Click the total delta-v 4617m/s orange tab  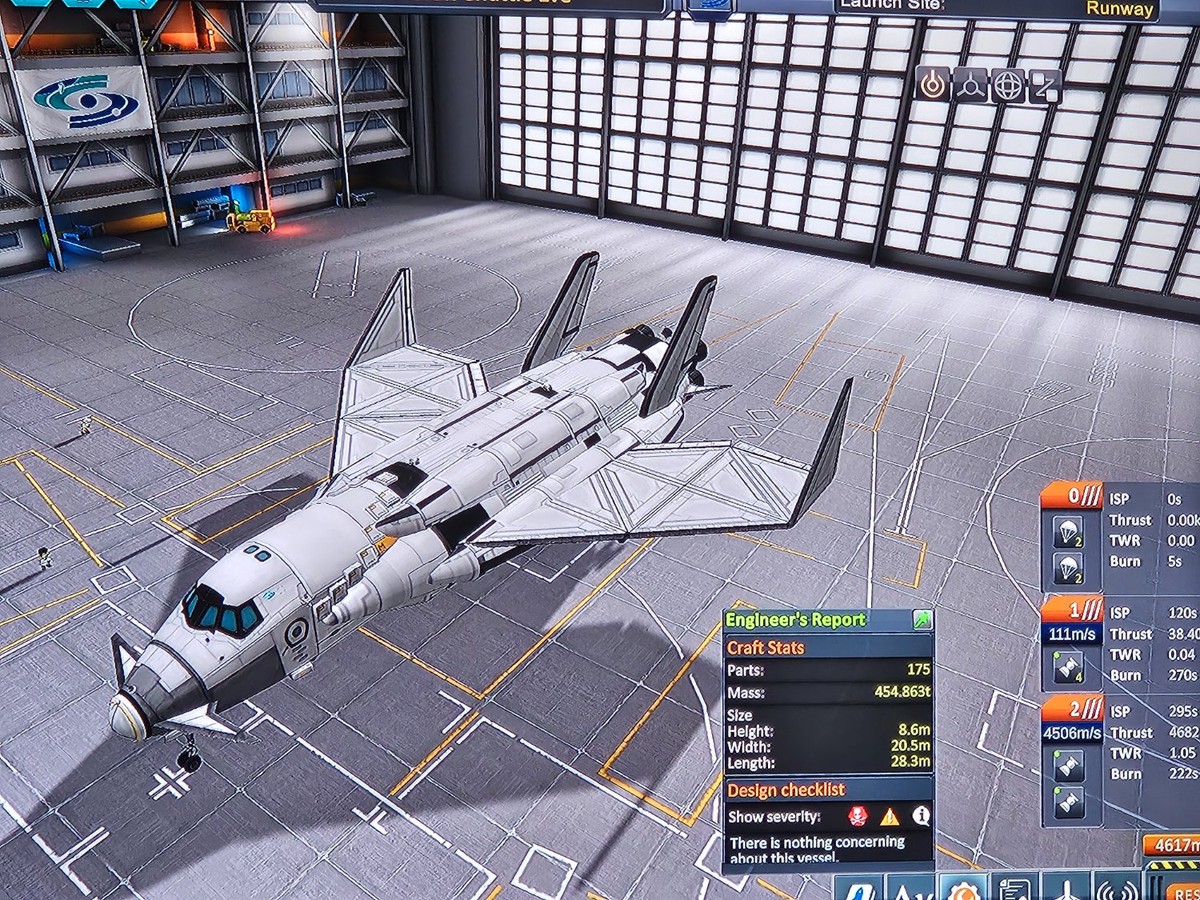point(1171,846)
